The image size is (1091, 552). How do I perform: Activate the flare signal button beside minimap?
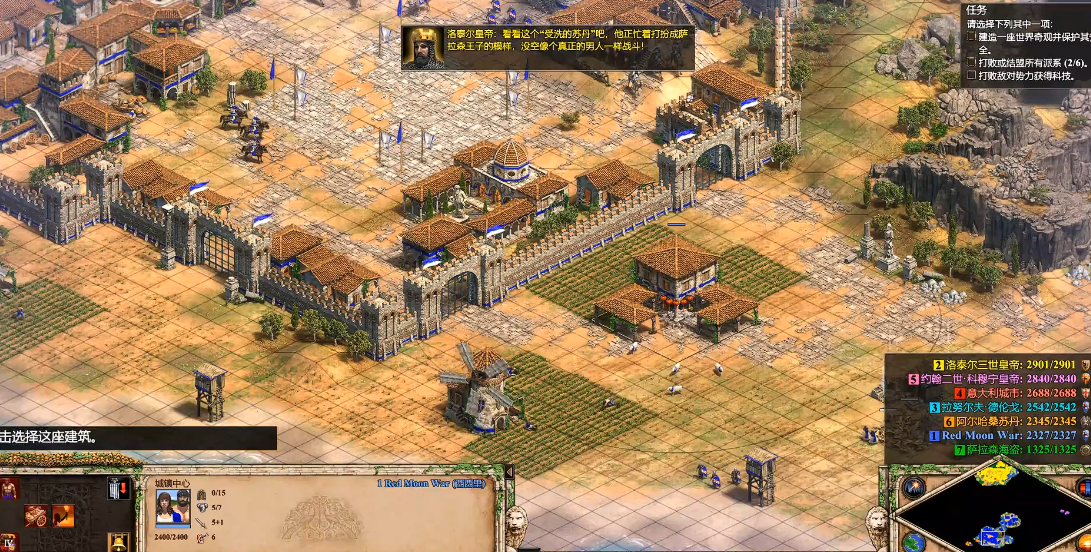pyautogui.click(x=912, y=487)
